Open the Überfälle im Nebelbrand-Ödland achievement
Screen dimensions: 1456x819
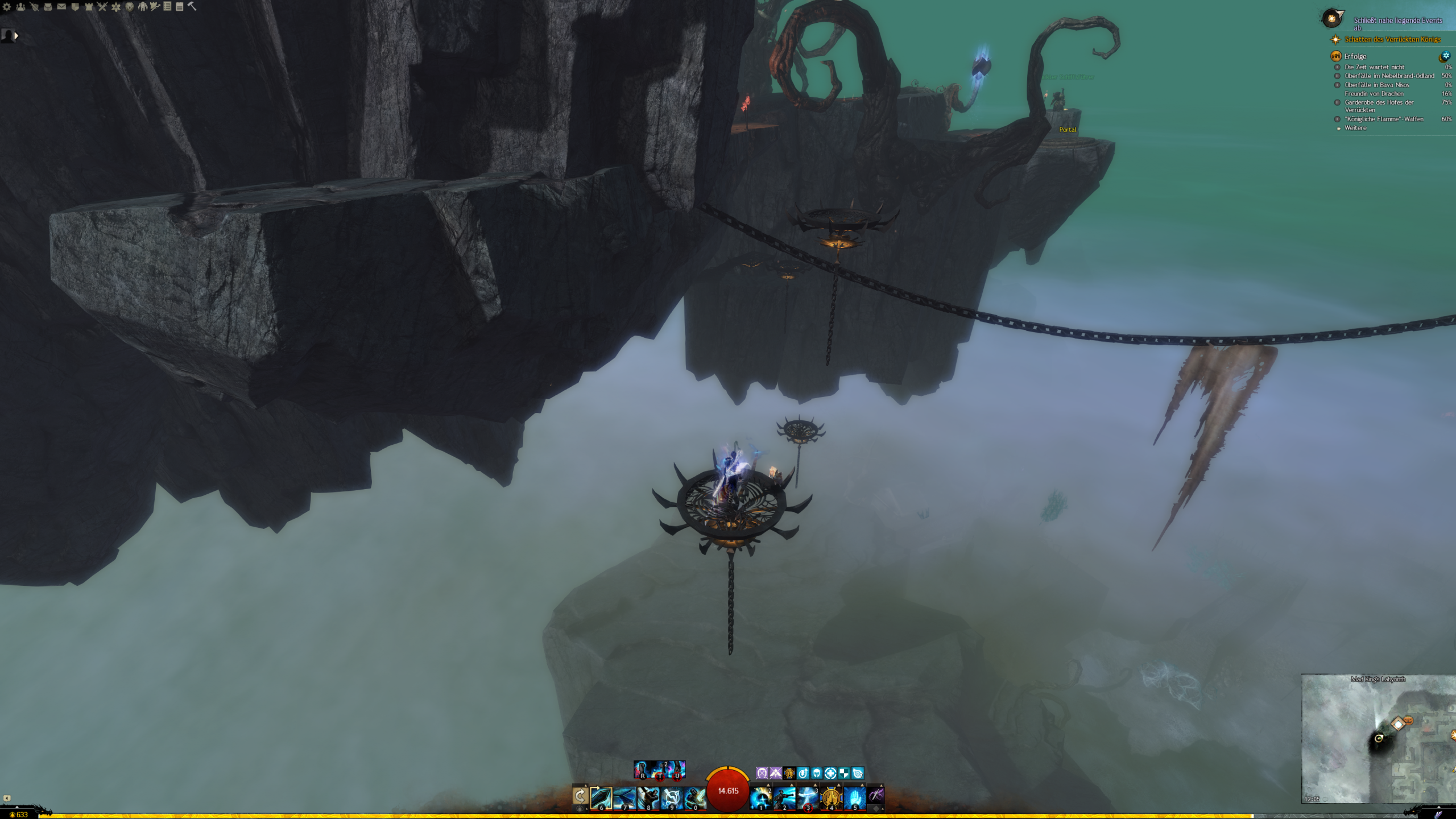1389,76
